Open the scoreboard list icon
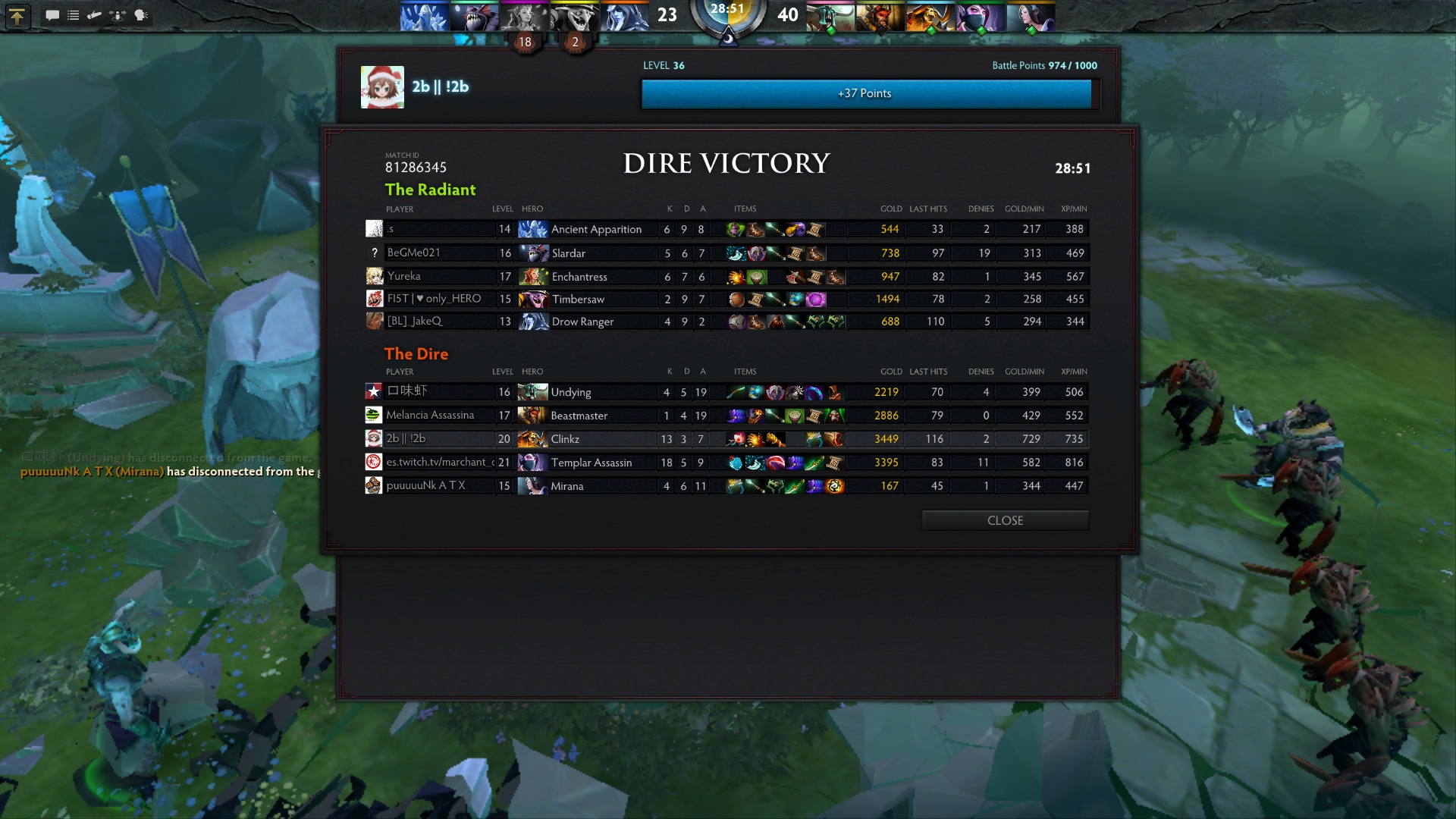This screenshot has width=1456, height=819. [74, 15]
